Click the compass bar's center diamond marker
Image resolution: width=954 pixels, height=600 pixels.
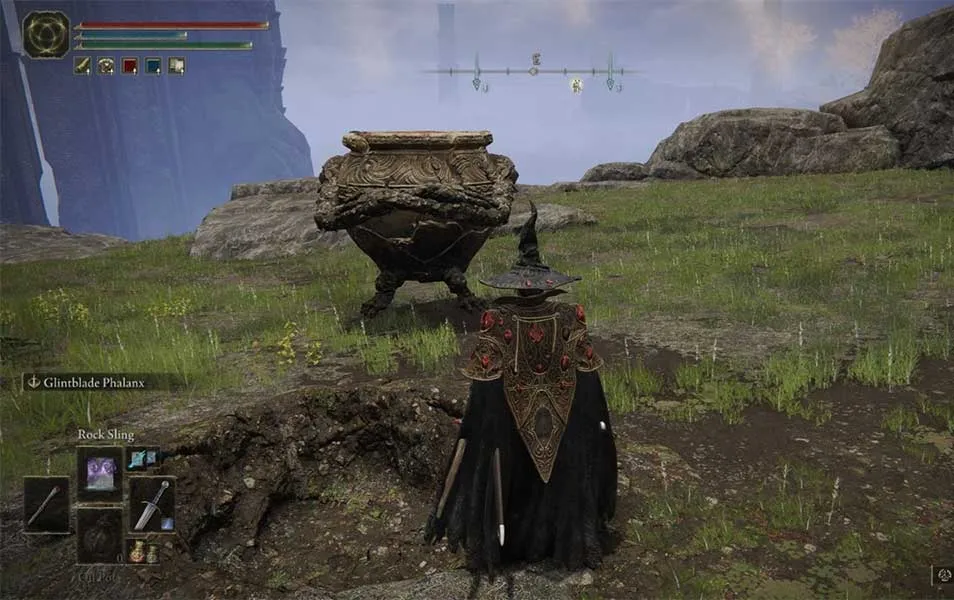point(533,71)
